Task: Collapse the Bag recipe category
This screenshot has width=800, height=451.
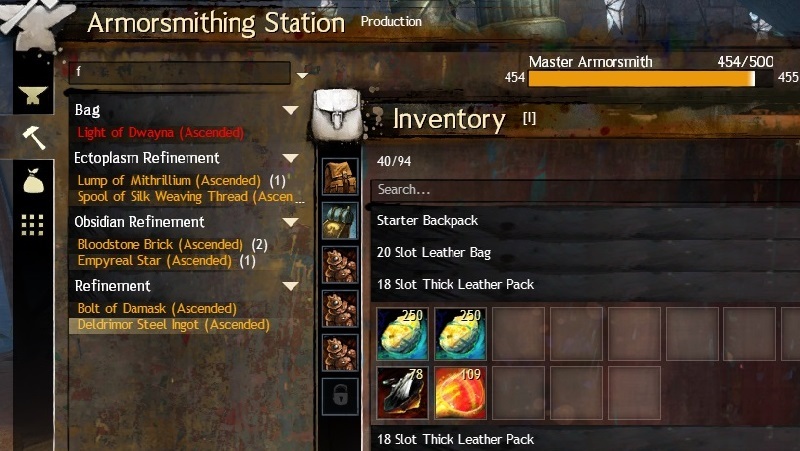Action: [290, 110]
